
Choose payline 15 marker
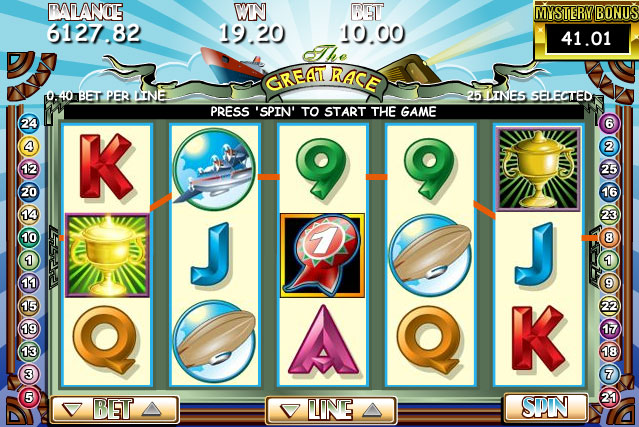tap(29, 306)
